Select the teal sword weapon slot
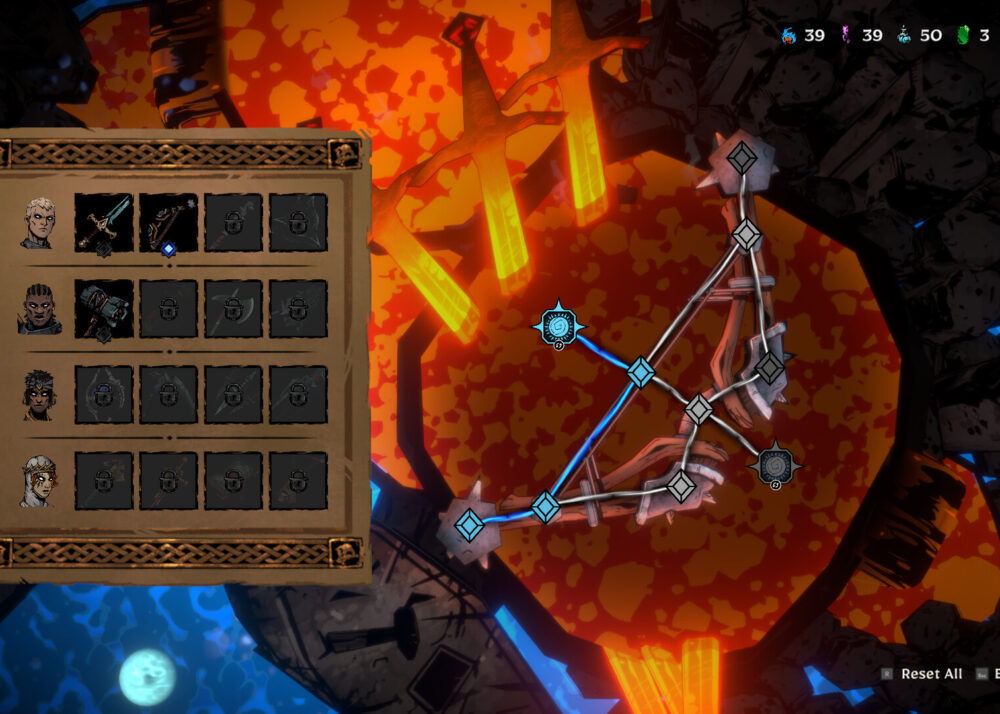 click(104, 222)
